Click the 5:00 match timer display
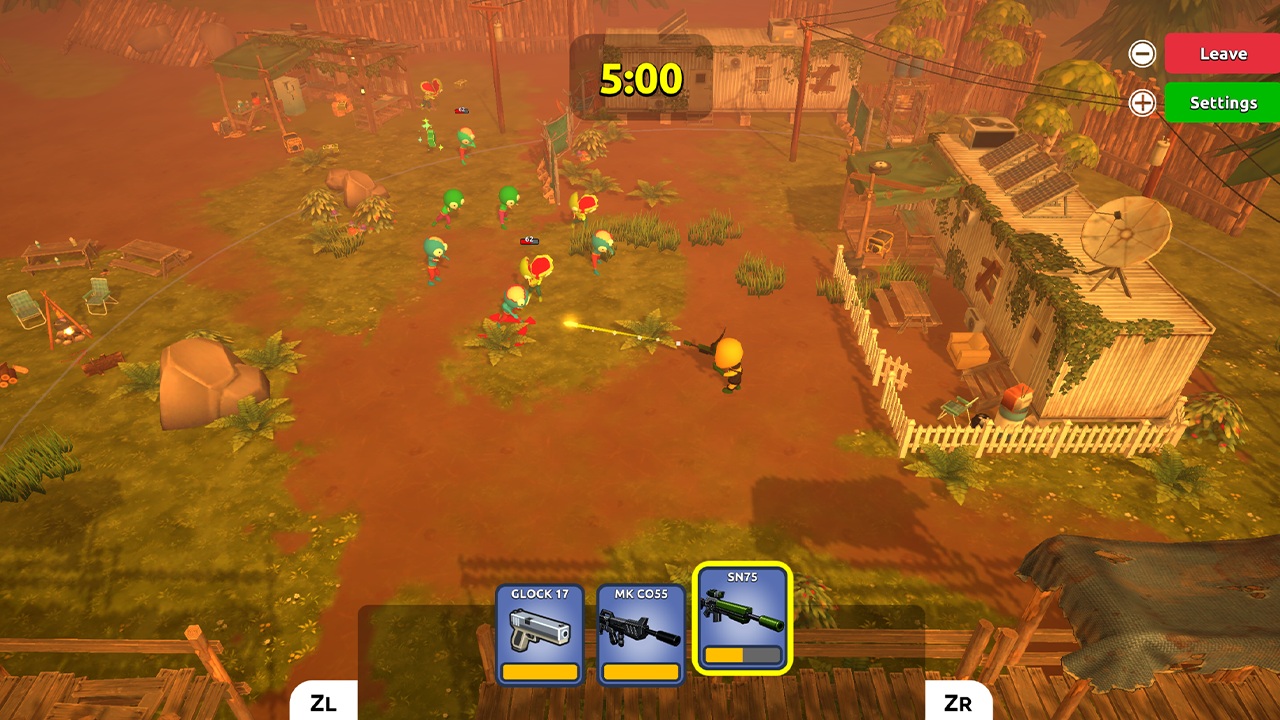 pos(641,79)
